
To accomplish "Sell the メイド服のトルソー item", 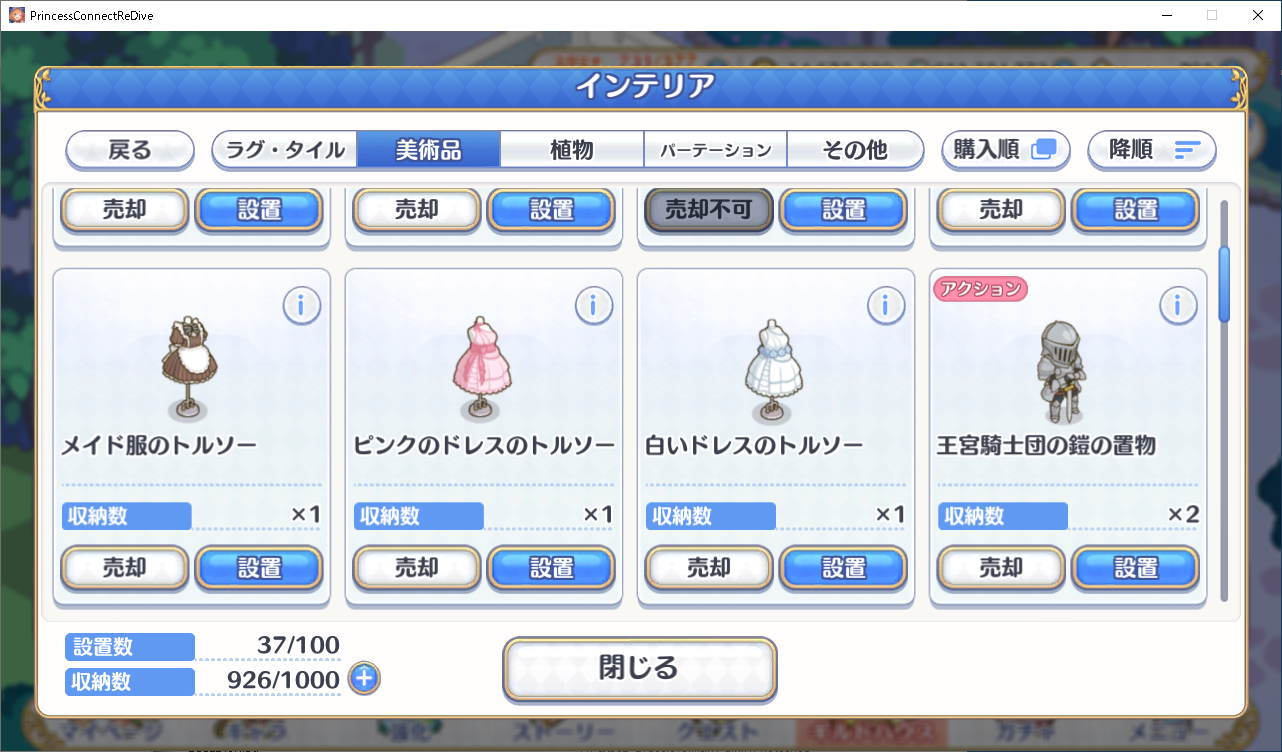I will (x=125, y=568).
